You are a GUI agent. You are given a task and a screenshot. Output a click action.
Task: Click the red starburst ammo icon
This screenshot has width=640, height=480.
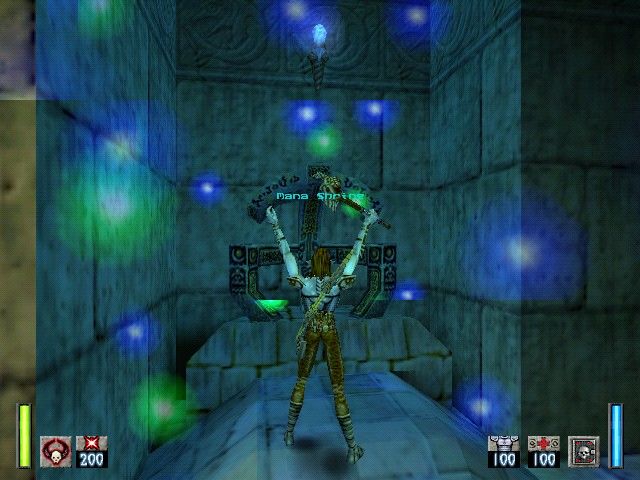[x=91, y=443]
